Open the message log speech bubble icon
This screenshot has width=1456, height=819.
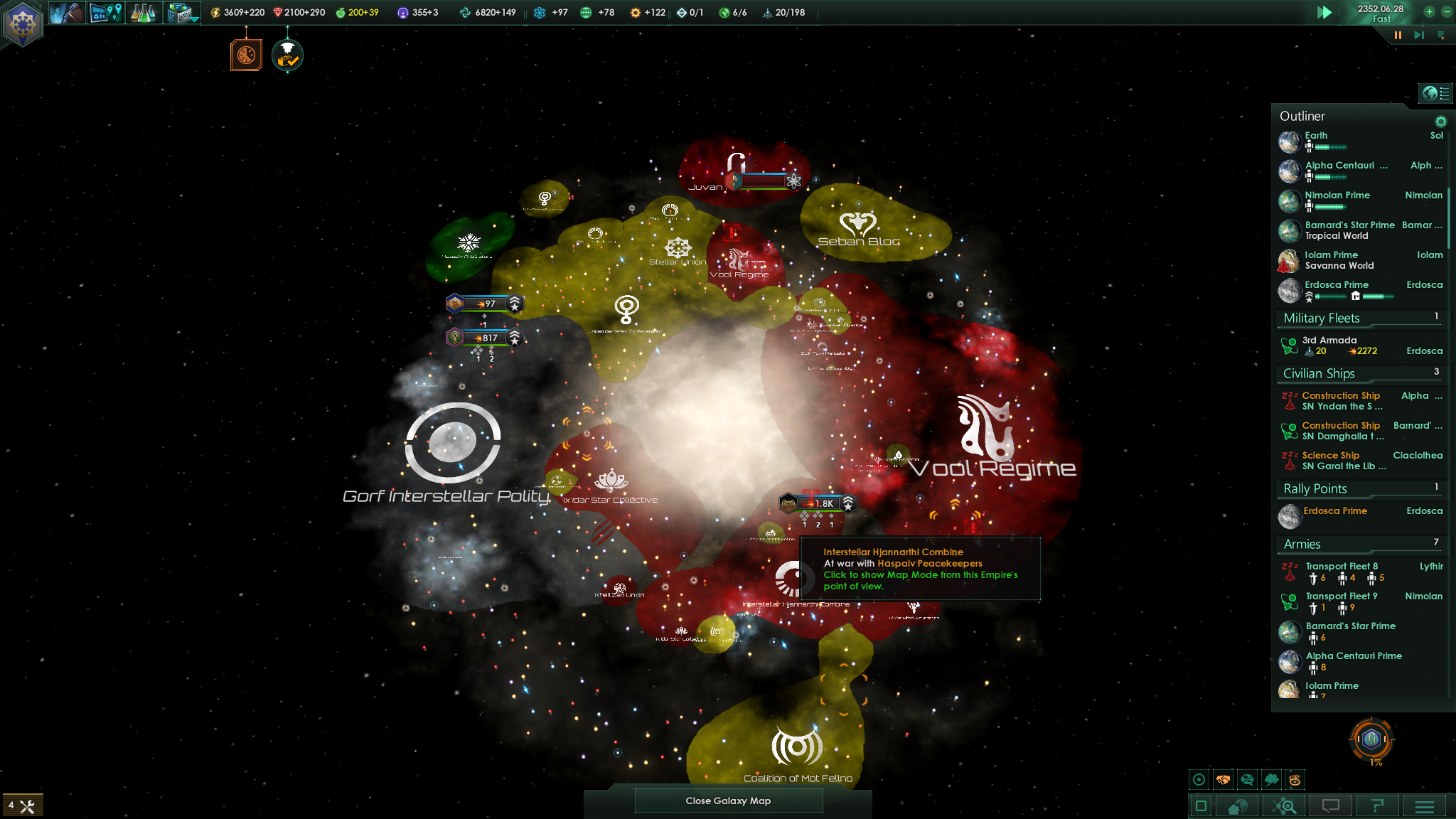click(x=1332, y=805)
